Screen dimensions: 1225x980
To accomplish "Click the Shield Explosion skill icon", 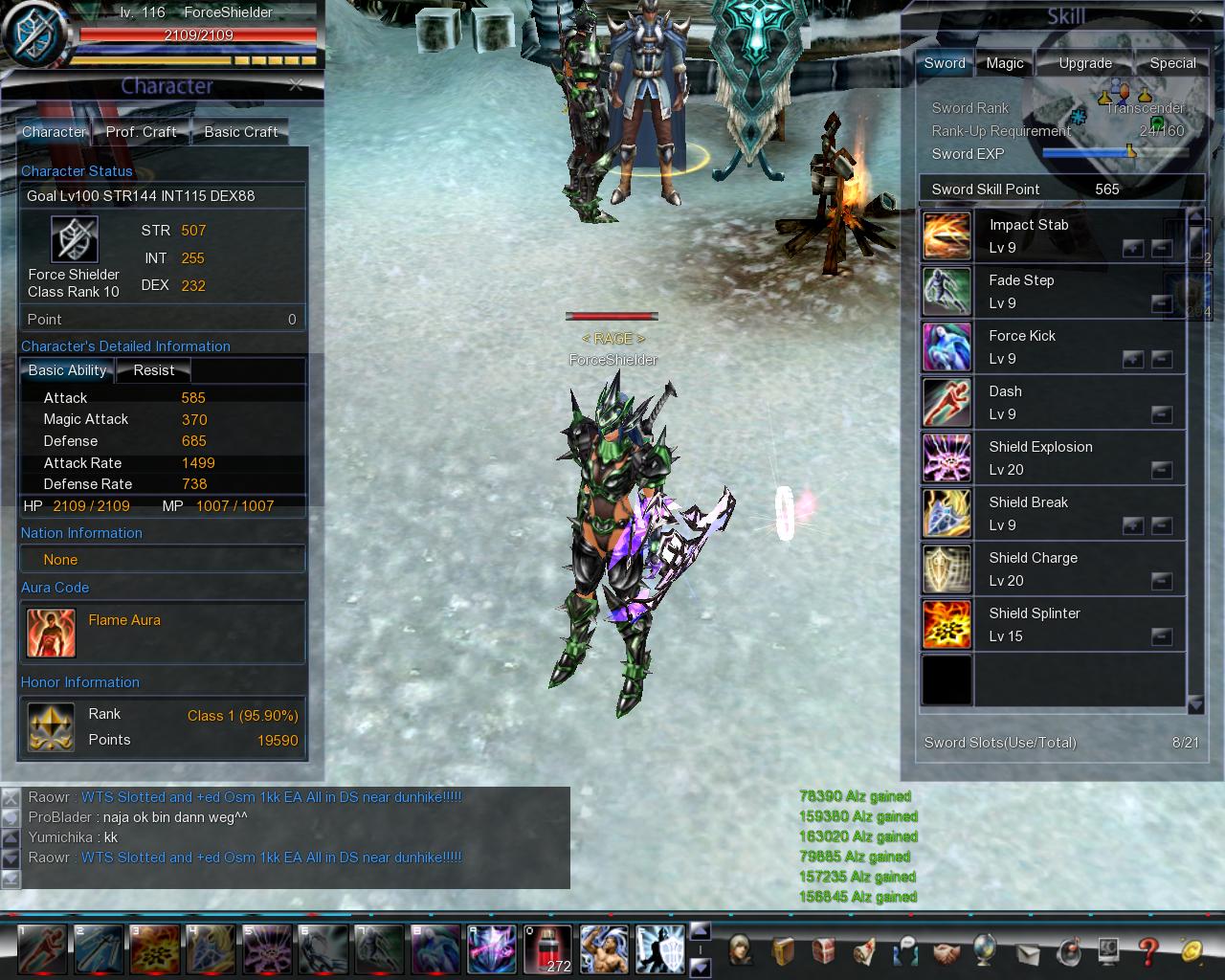I will pos(946,457).
